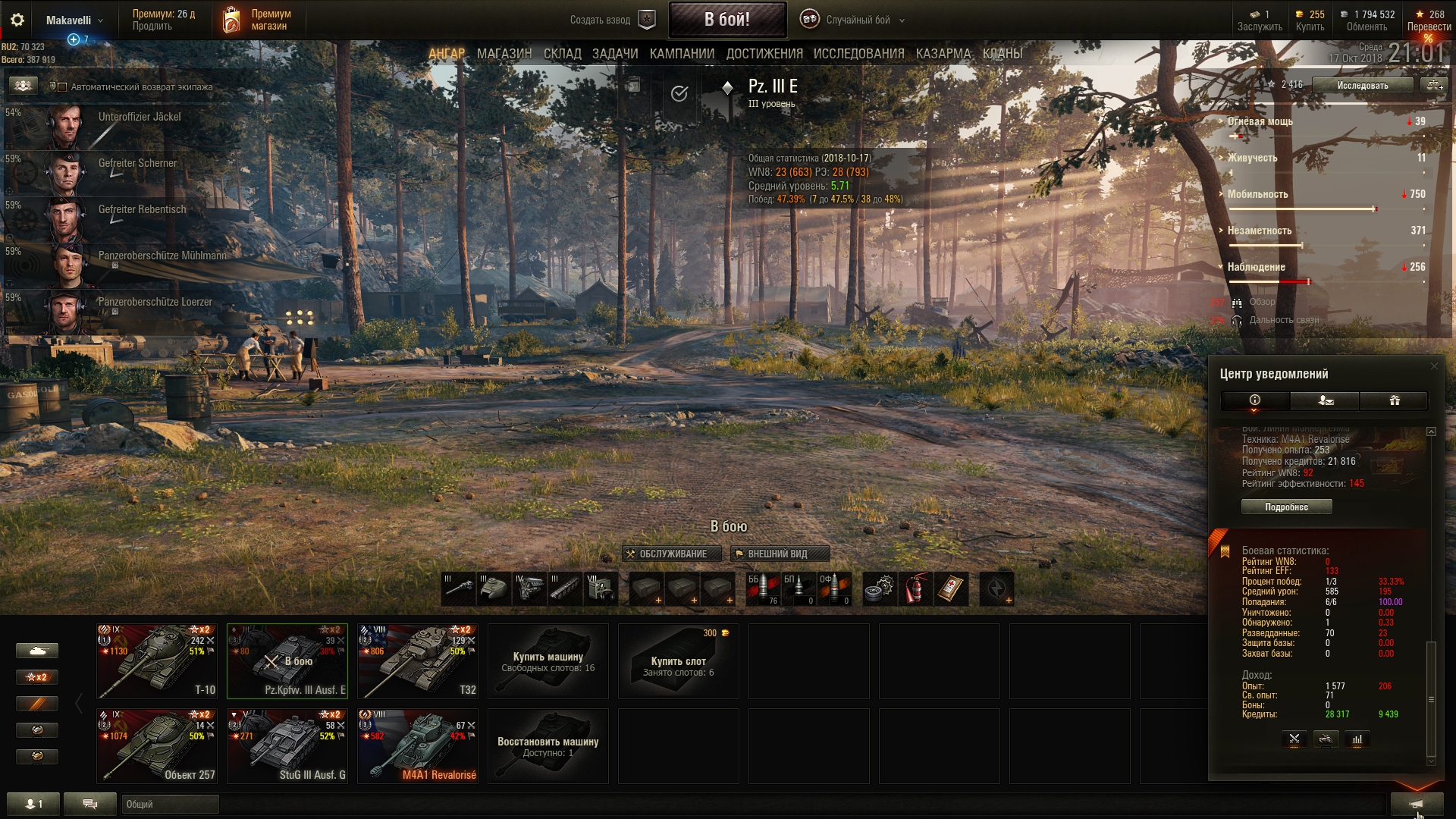Viewport: 1456px width, 819px height.
Task: Select the T-10 tank in carousel
Action: click(x=157, y=661)
